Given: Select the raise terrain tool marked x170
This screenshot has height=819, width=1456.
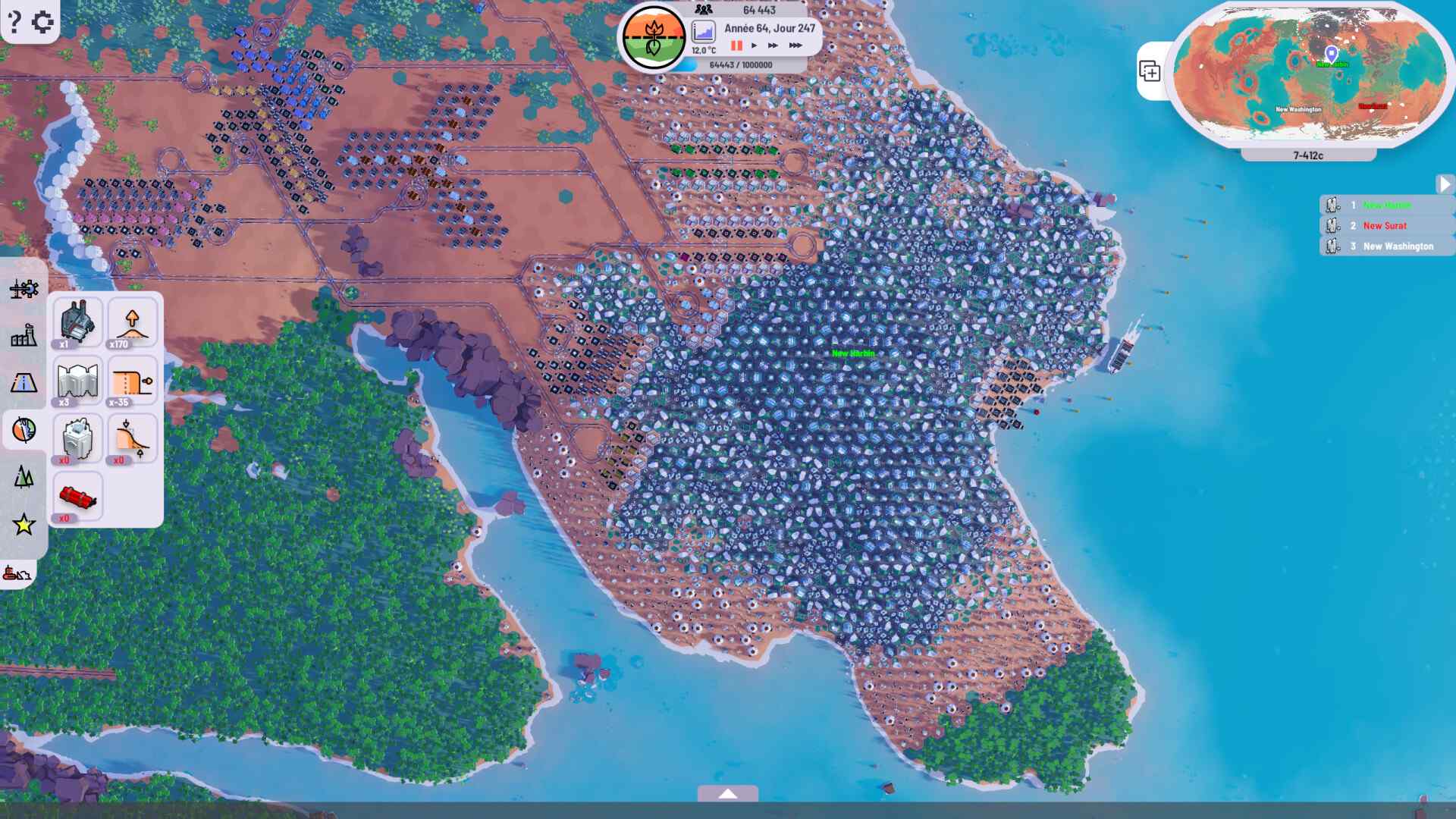Looking at the screenshot, I should point(130,322).
